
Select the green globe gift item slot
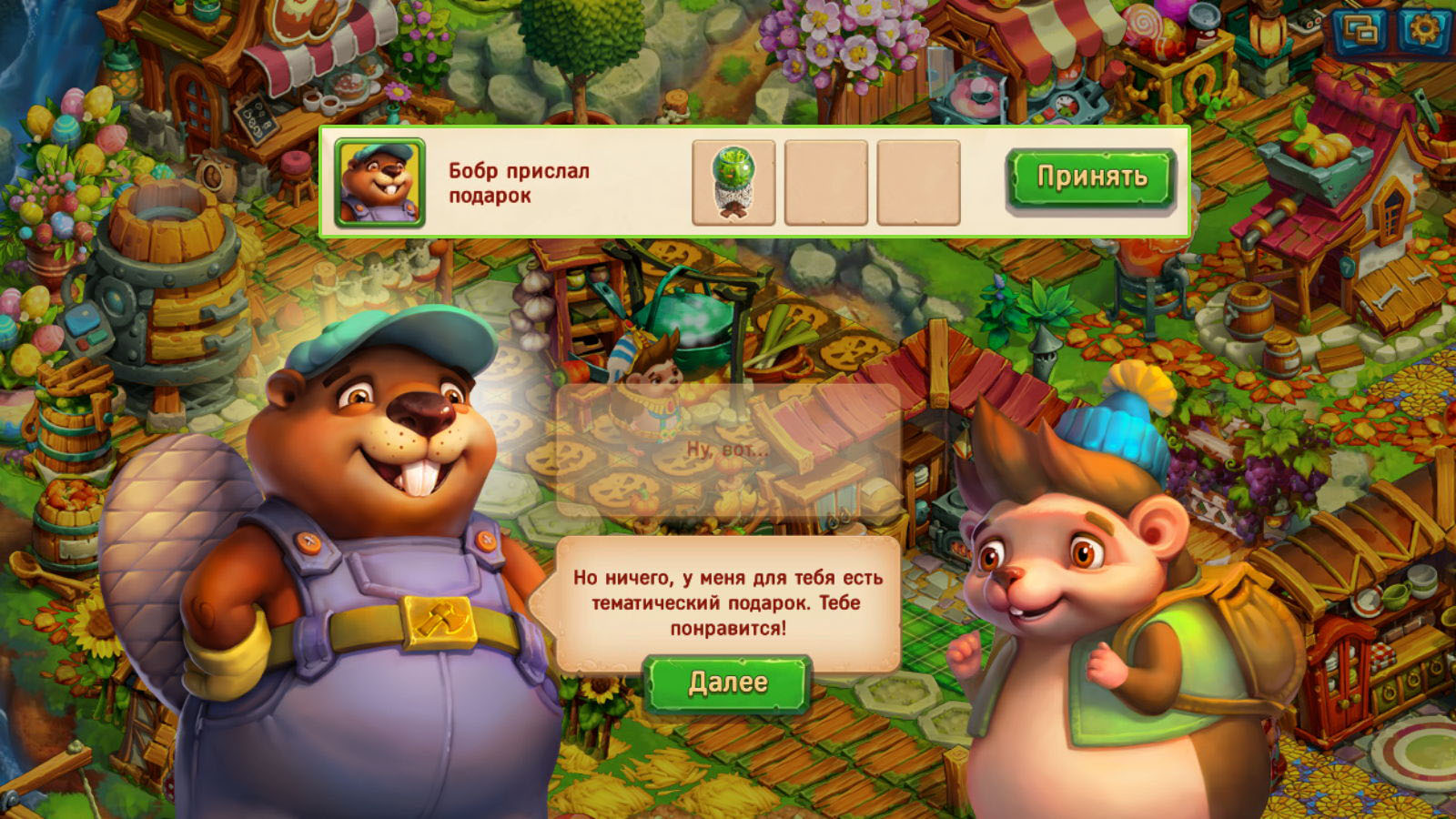(733, 183)
